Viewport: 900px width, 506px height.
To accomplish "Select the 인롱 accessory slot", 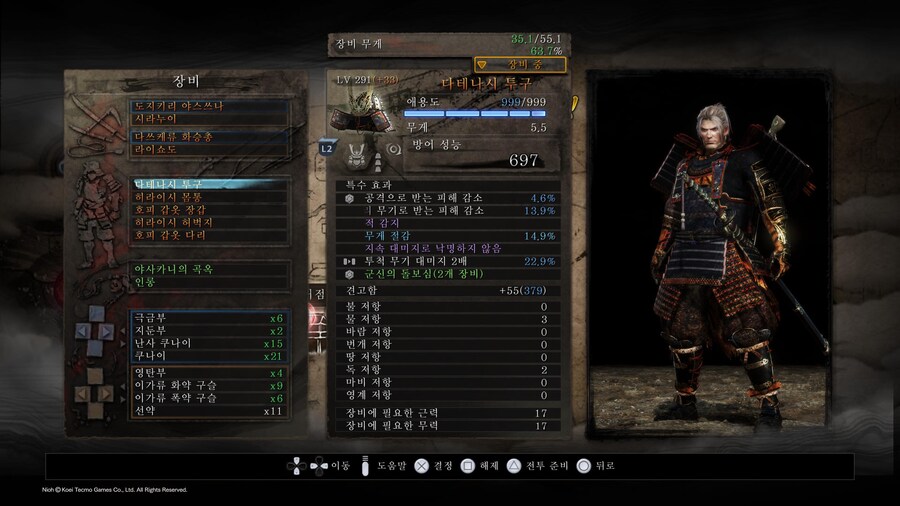I will click(x=209, y=282).
